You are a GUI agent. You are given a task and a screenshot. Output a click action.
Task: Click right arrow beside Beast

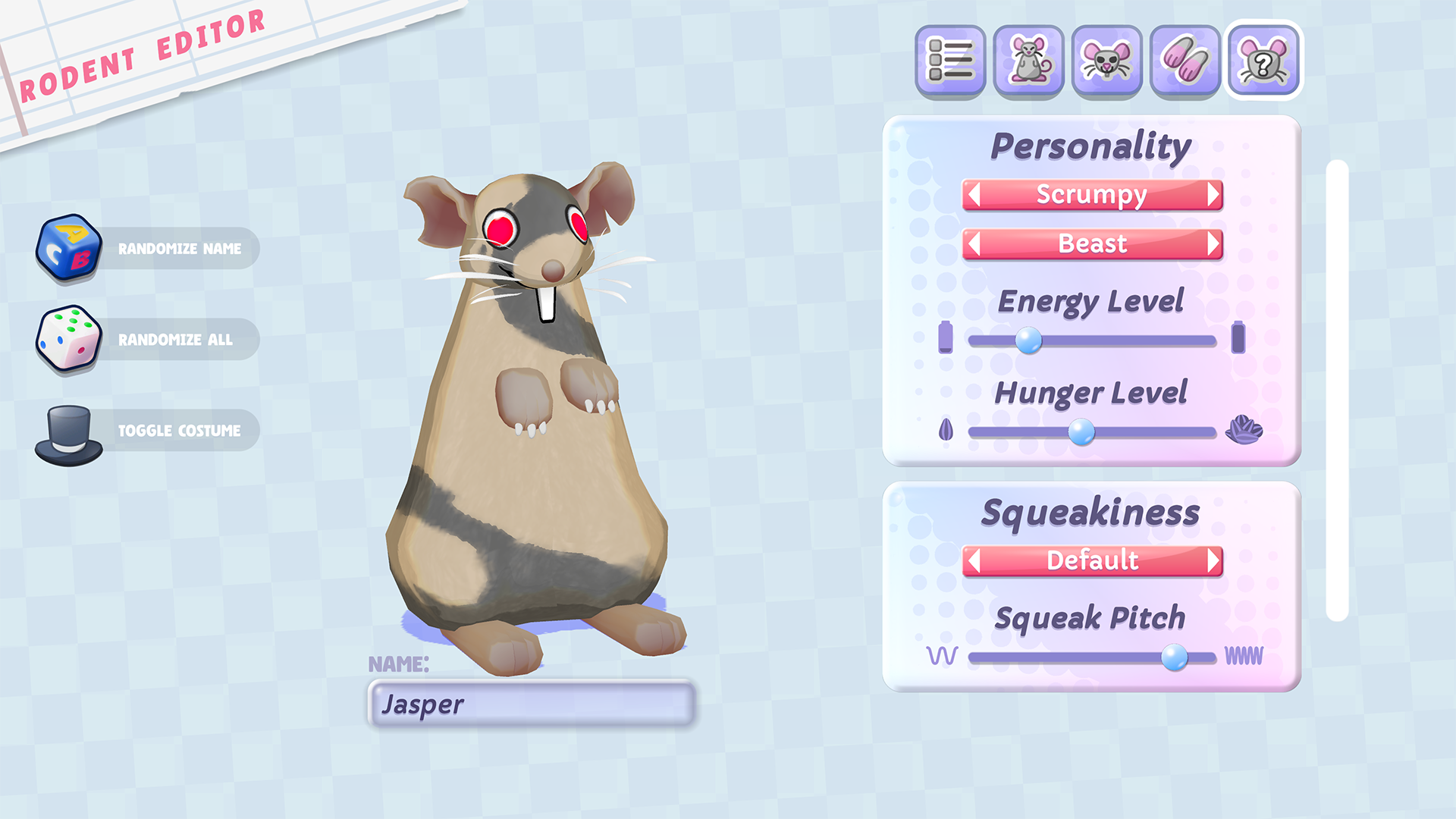1213,244
